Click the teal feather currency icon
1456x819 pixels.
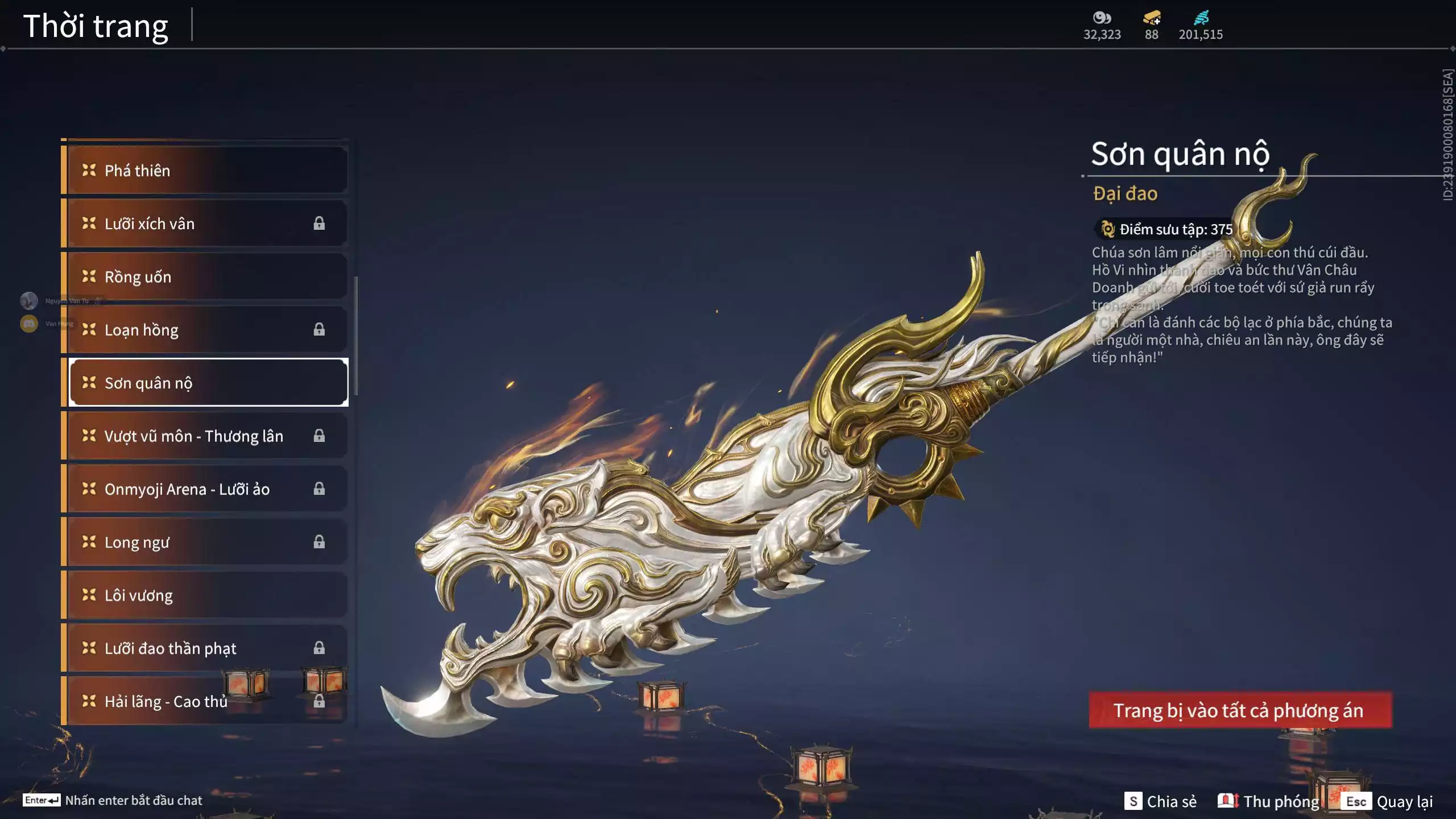[x=1201, y=18]
